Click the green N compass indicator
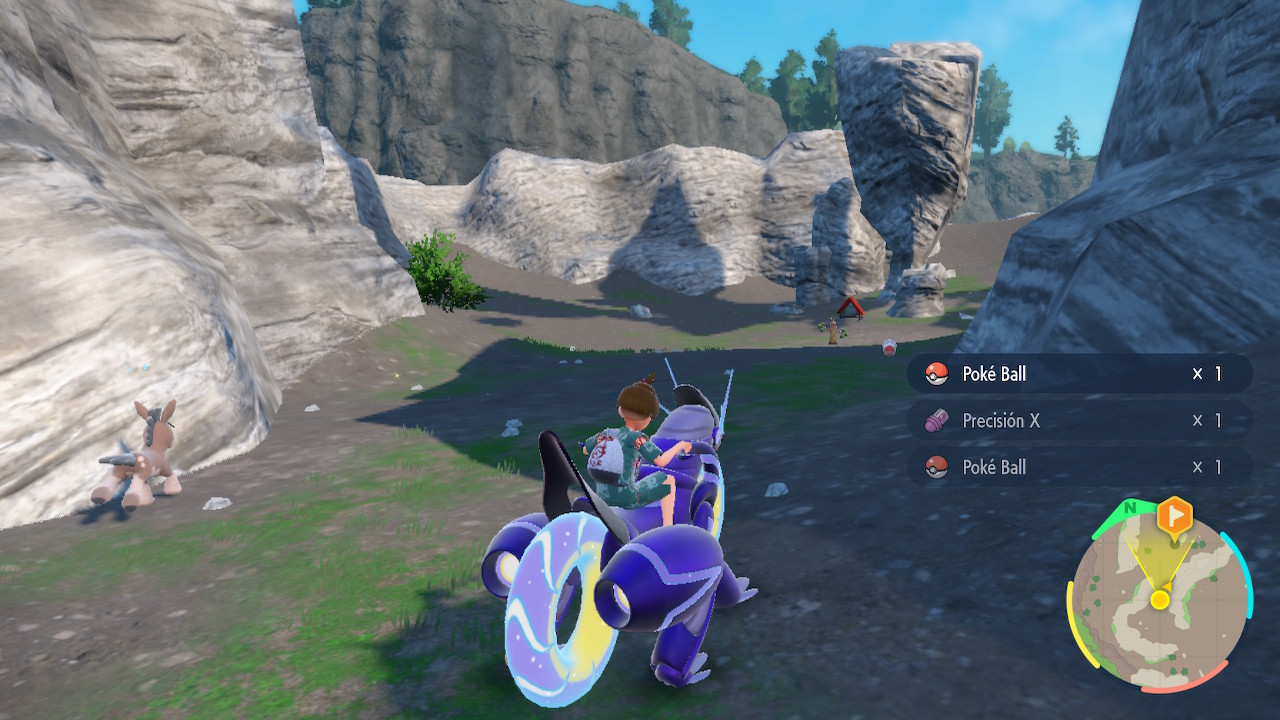The height and width of the screenshot is (720, 1280). click(x=1130, y=508)
